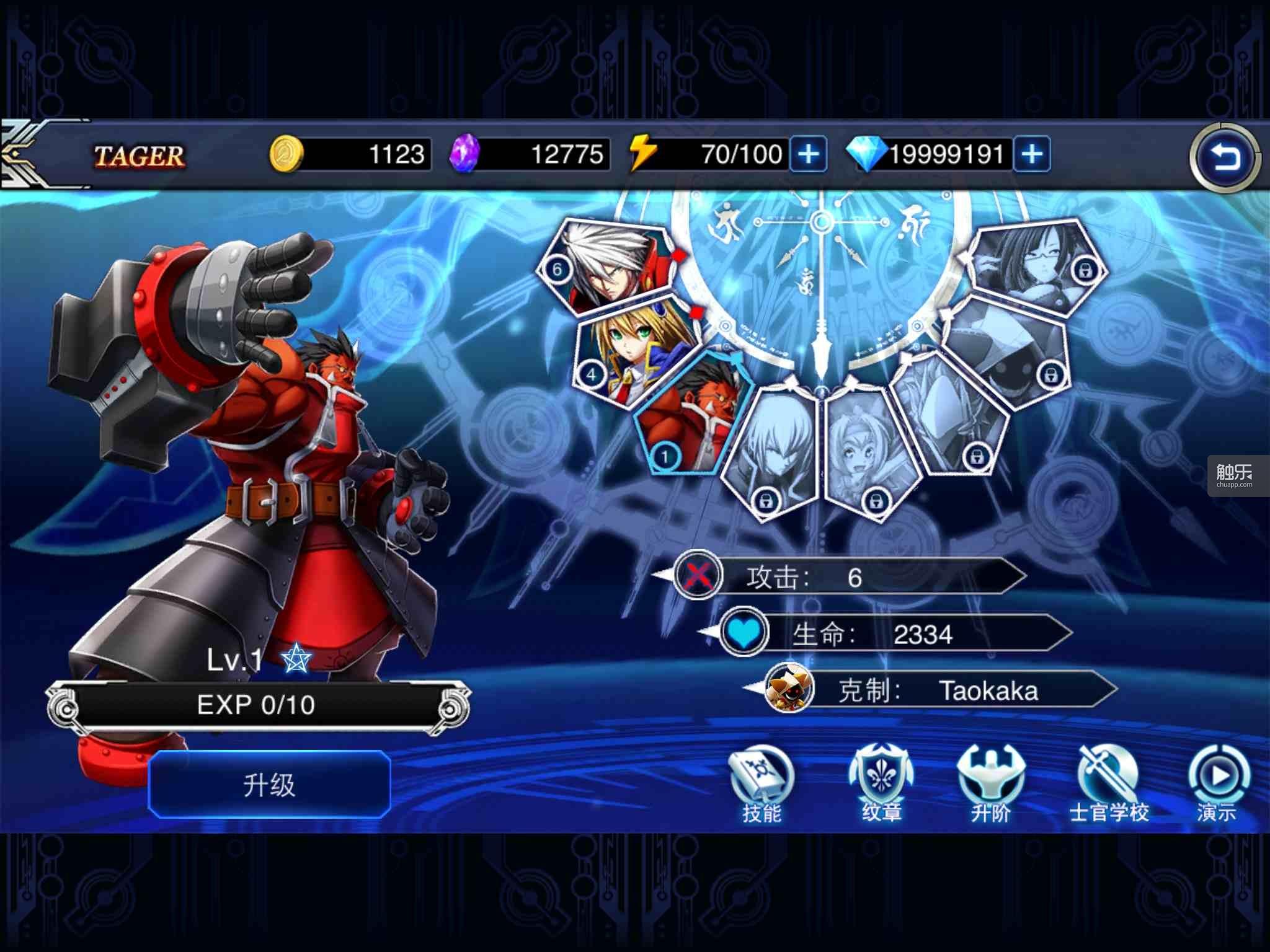Play the 演示 demonstration
The width and height of the screenshot is (1270, 952).
pos(1217,785)
